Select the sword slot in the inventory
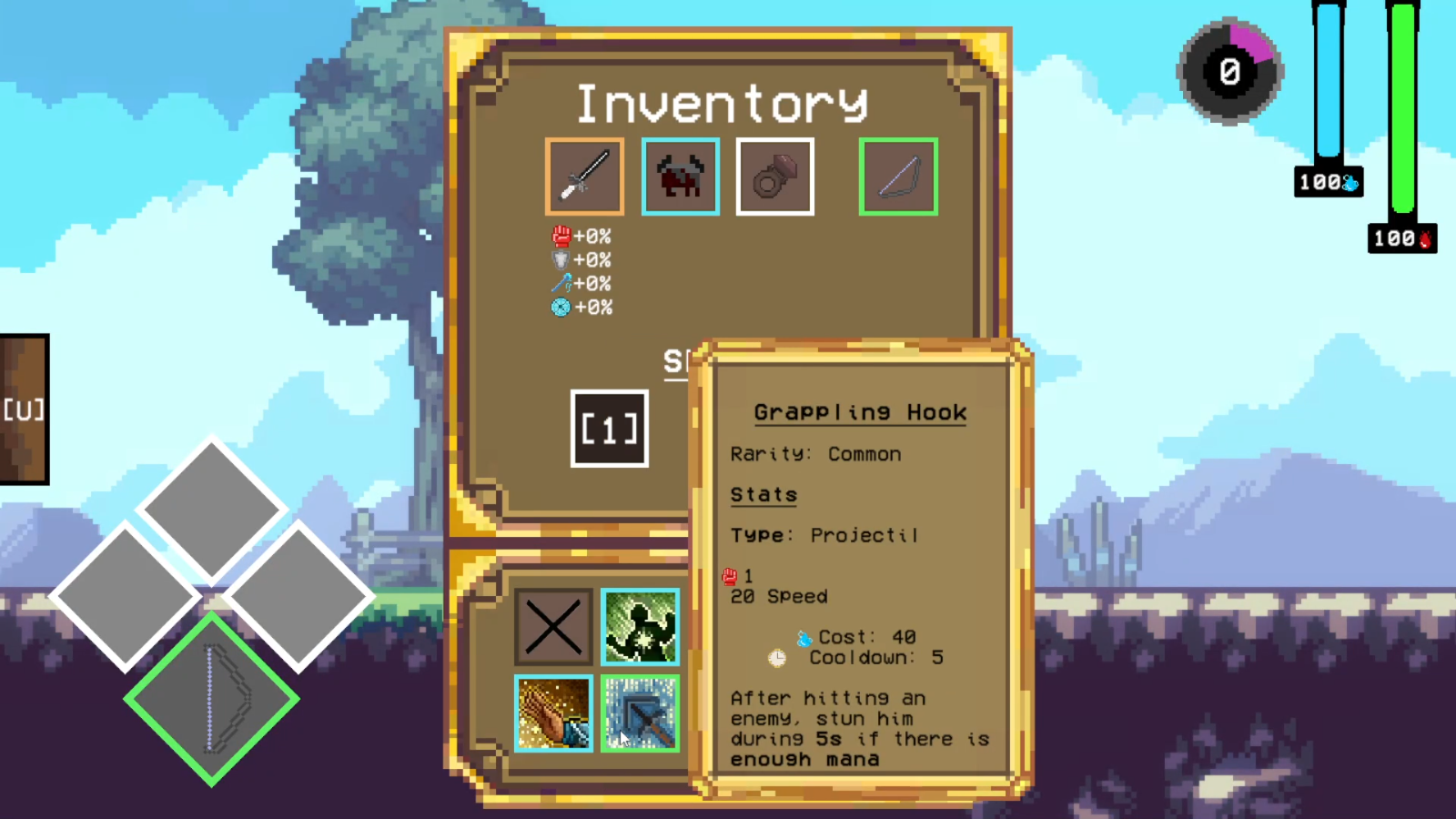The height and width of the screenshot is (819, 1456). tap(584, 177)
